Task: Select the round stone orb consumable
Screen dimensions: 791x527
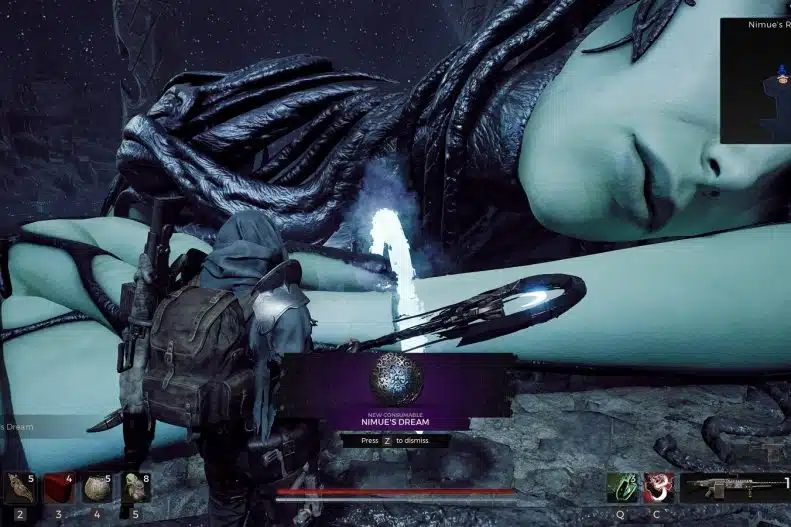Action: pyautogui.click(x=97, y=488)
